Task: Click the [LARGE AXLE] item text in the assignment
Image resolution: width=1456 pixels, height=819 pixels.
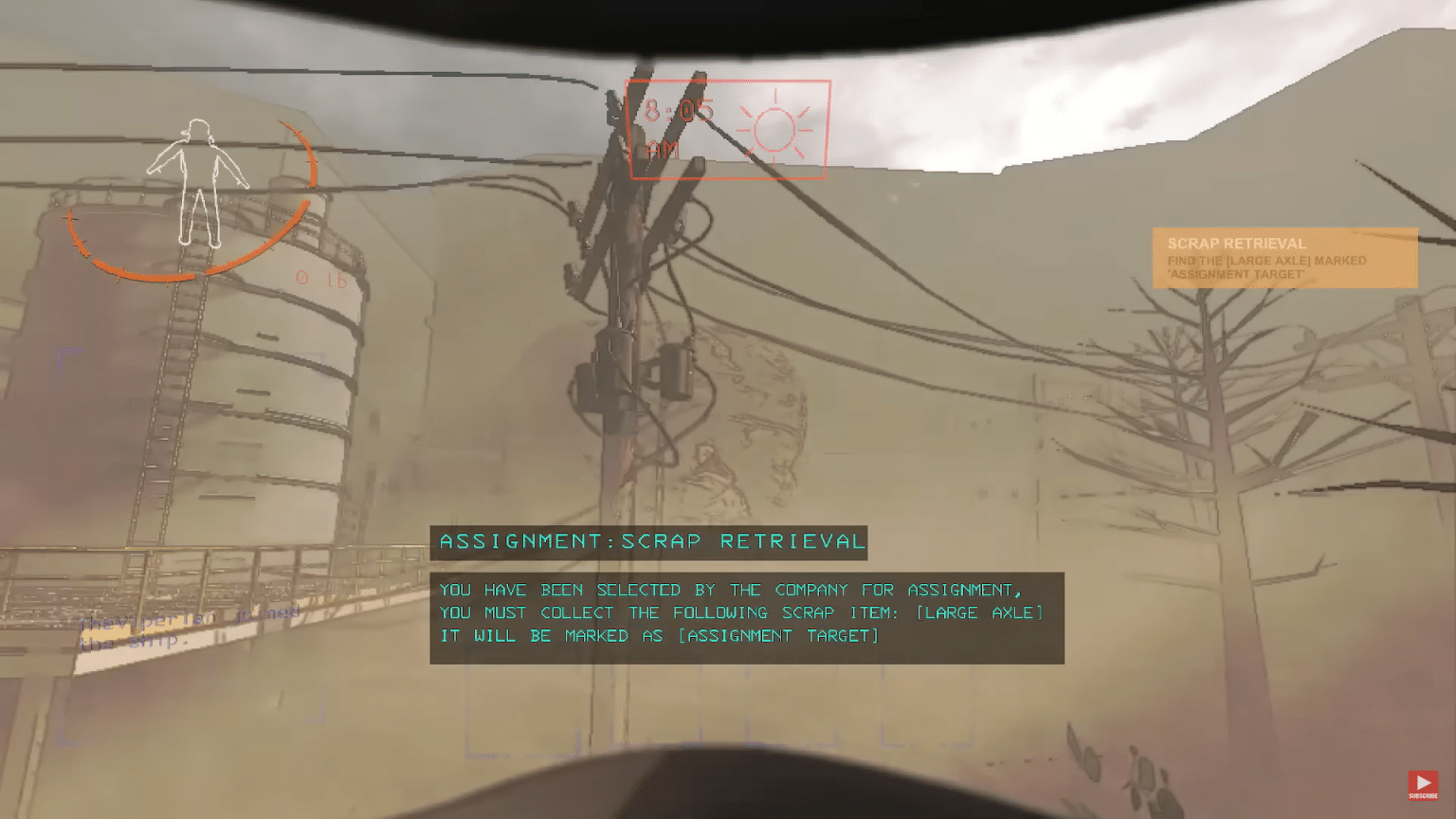Action: pos(978,612)
